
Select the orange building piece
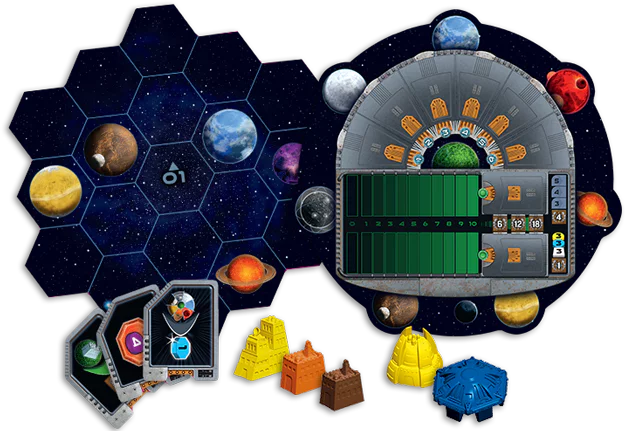301,366
